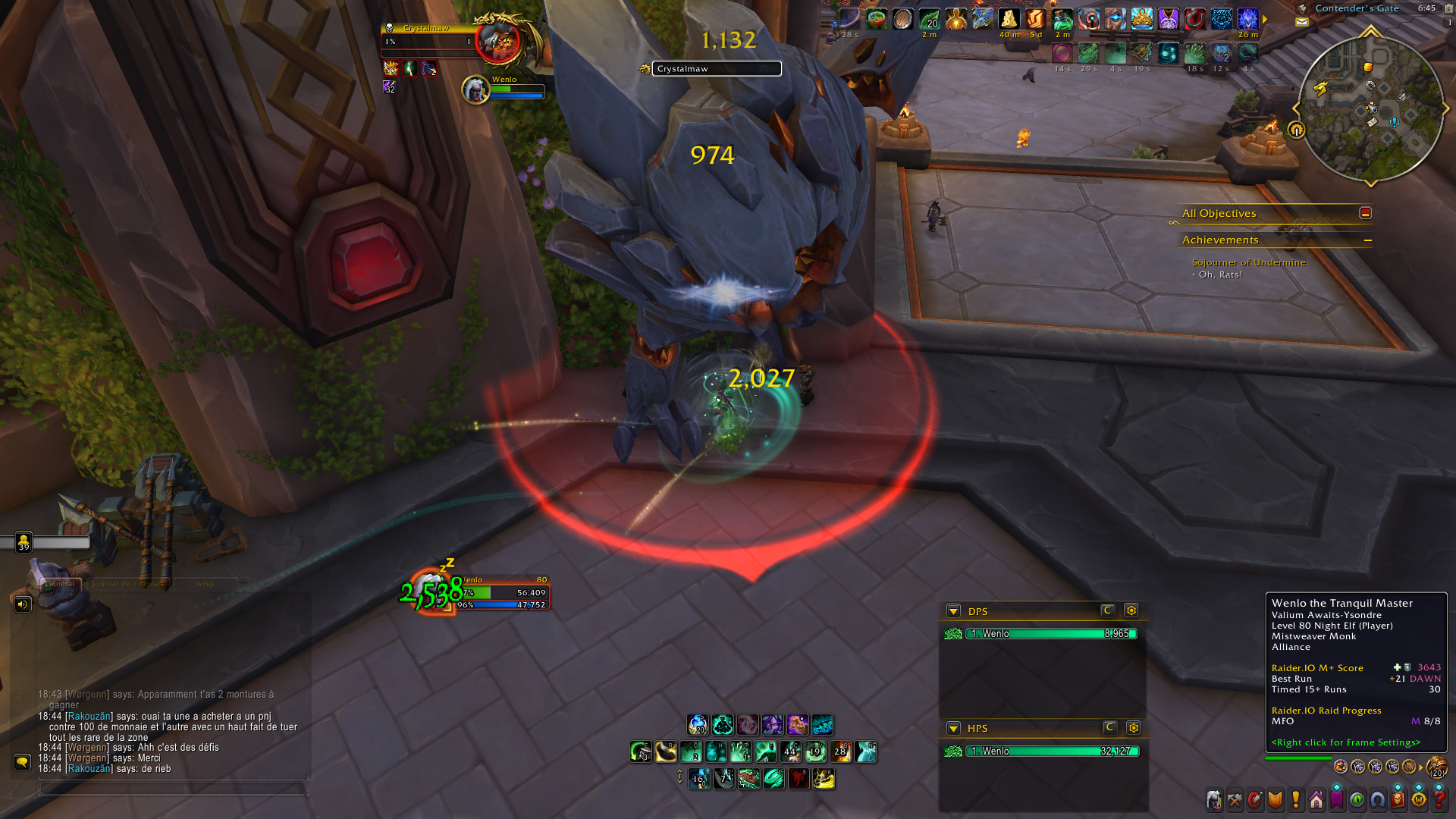The width and height of the screenshot is (1456, 819).
Task: Toggle the chat voice speaker button
Action: 23,604
